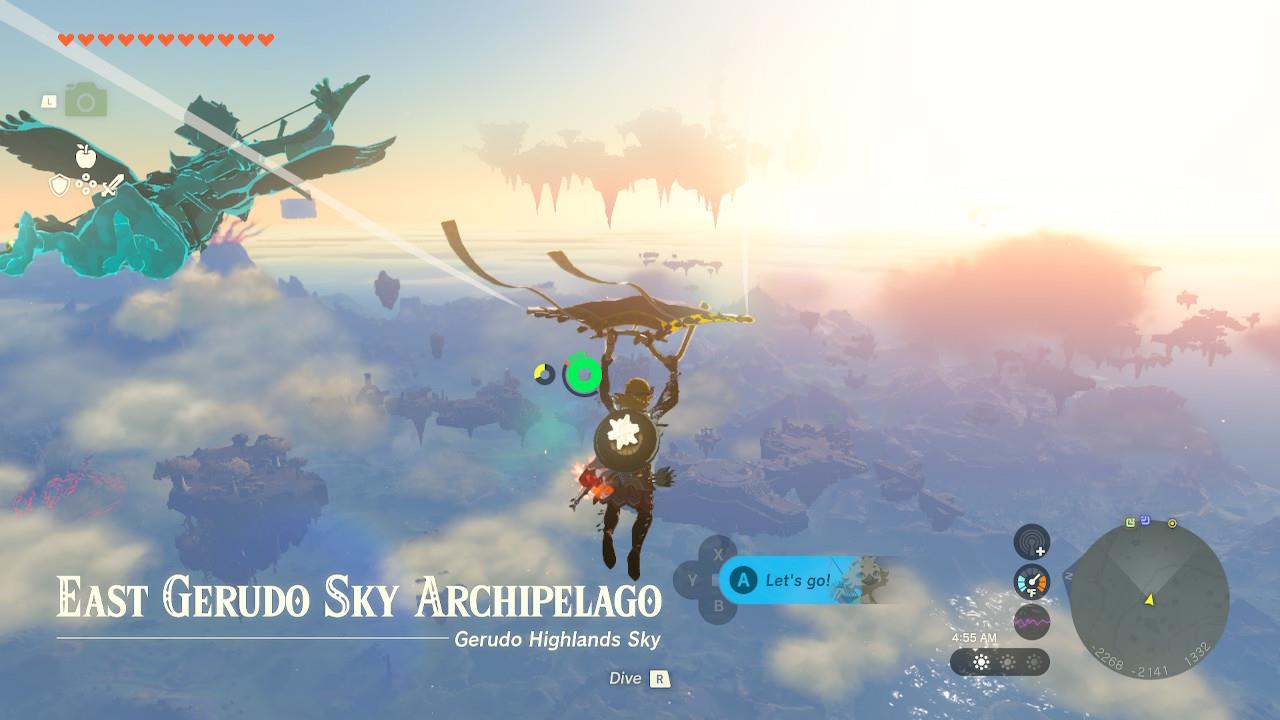The height and width of the screenshot is (720, 1280).
Task: Choose the sword weapon quick-select icon
Action: 112,185
